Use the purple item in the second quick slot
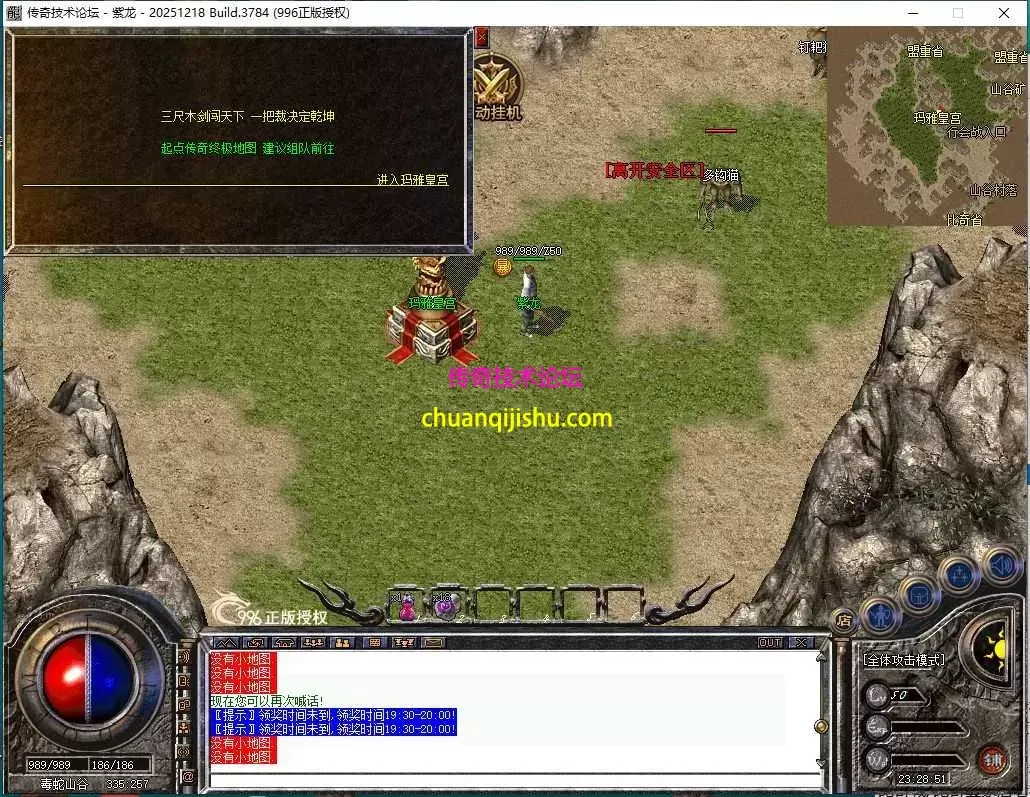Viewport: 1030px width, 797px height. 444,604
